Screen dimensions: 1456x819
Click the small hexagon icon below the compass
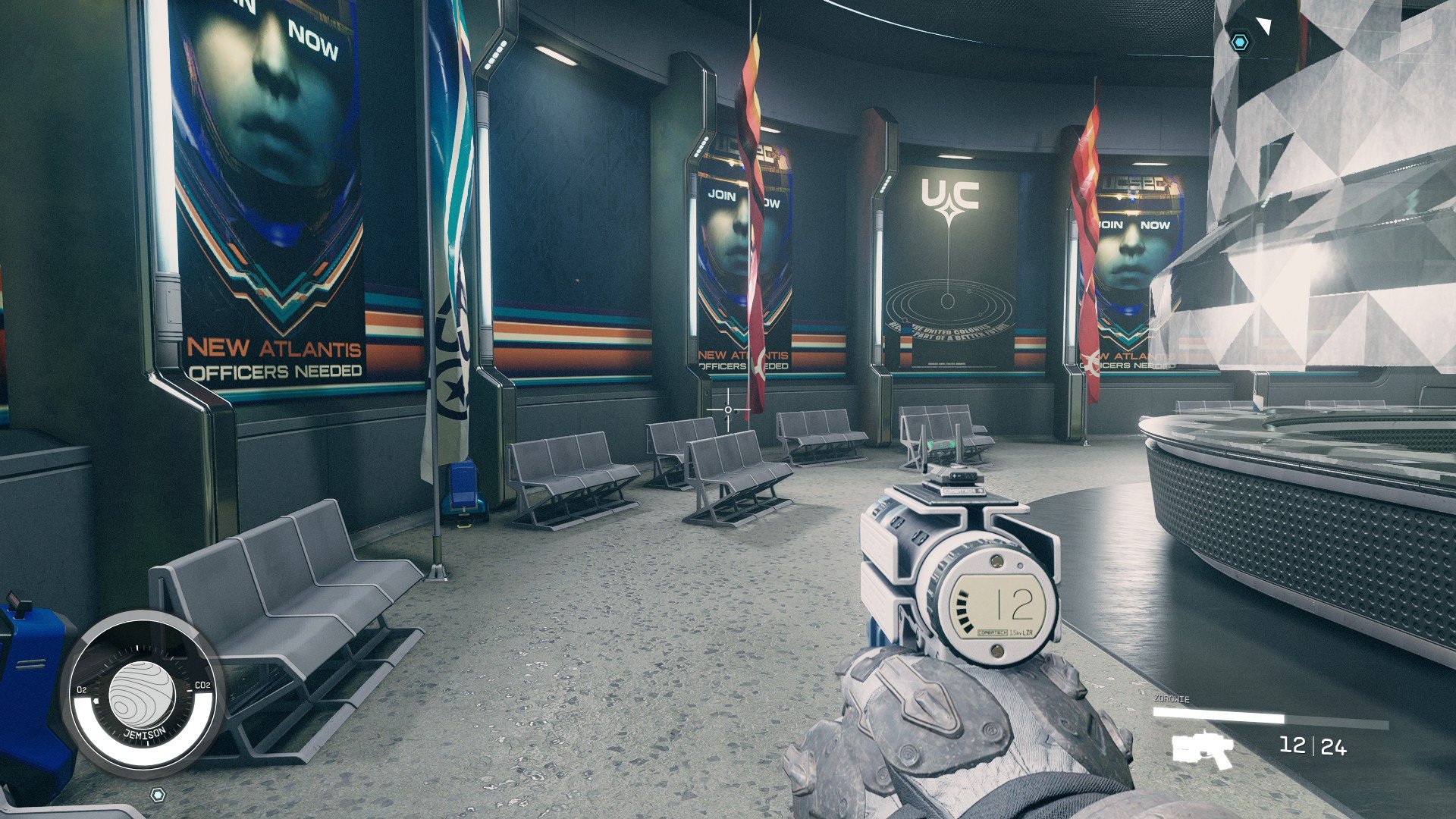tap(158, 794)
